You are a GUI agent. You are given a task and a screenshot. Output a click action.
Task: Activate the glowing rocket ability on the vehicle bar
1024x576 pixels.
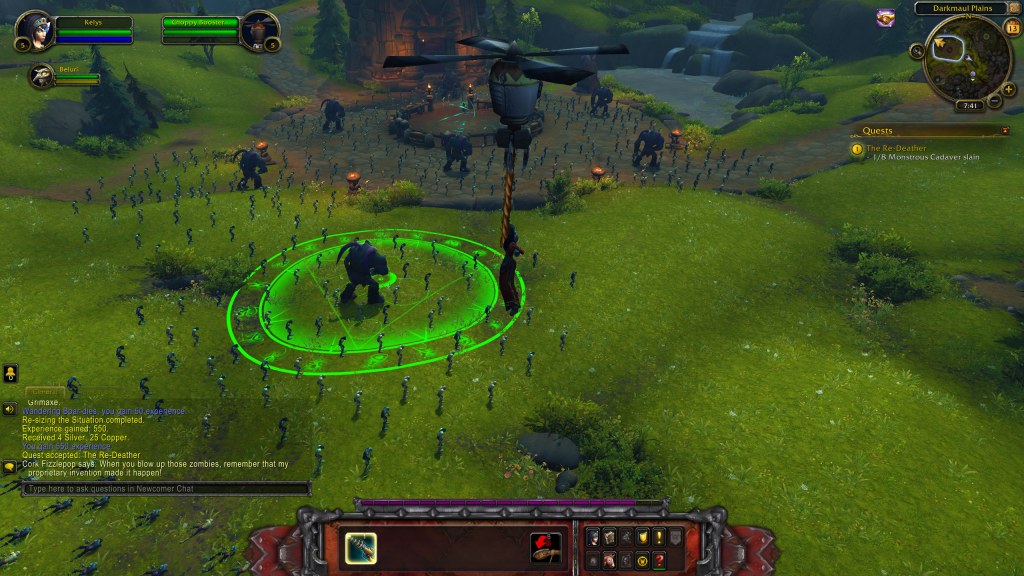[x=360, y=548]
